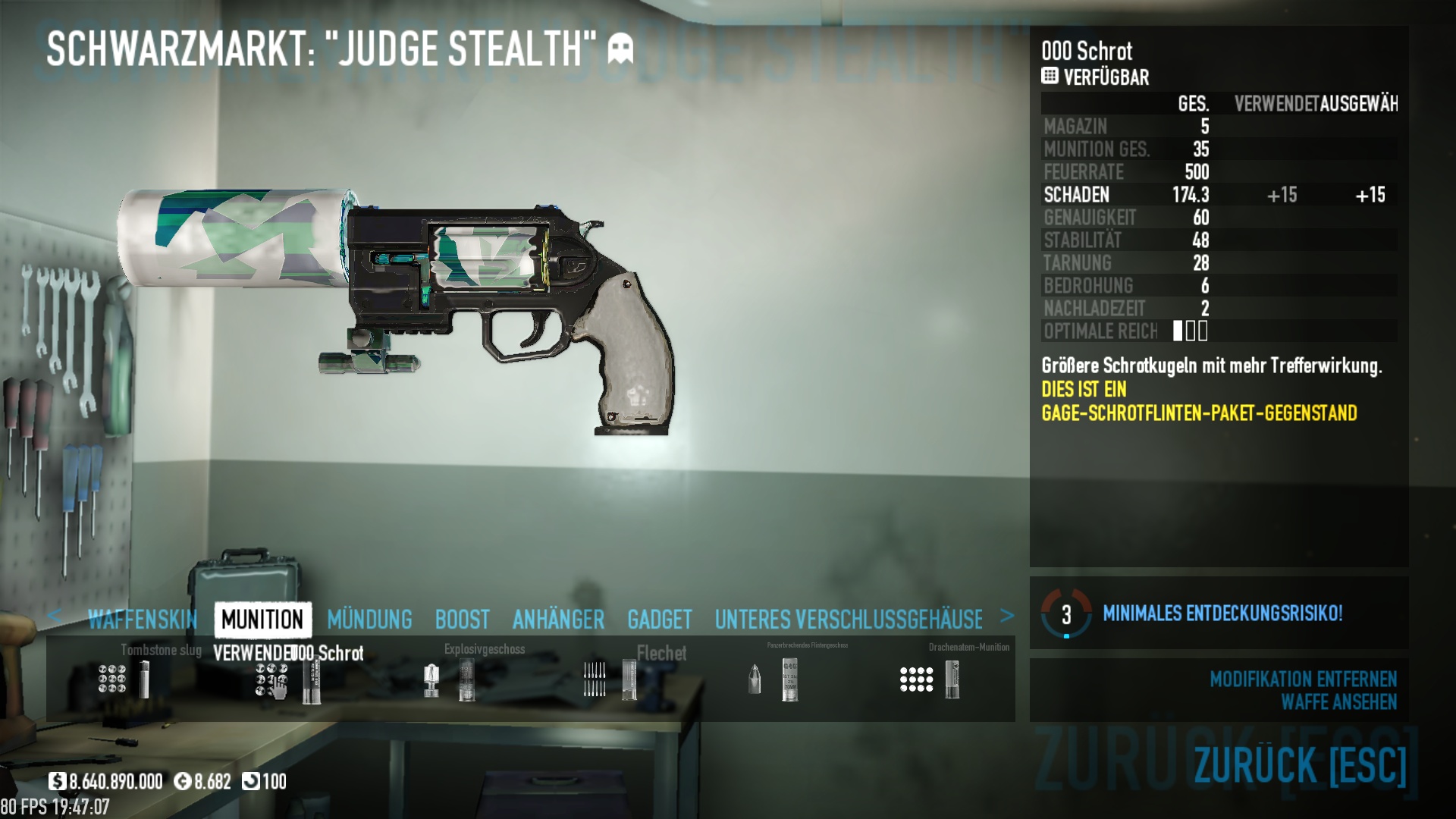
Task: Choose the Panzerbrechendes Flintengeschoss slug
Action: [772, 679]
